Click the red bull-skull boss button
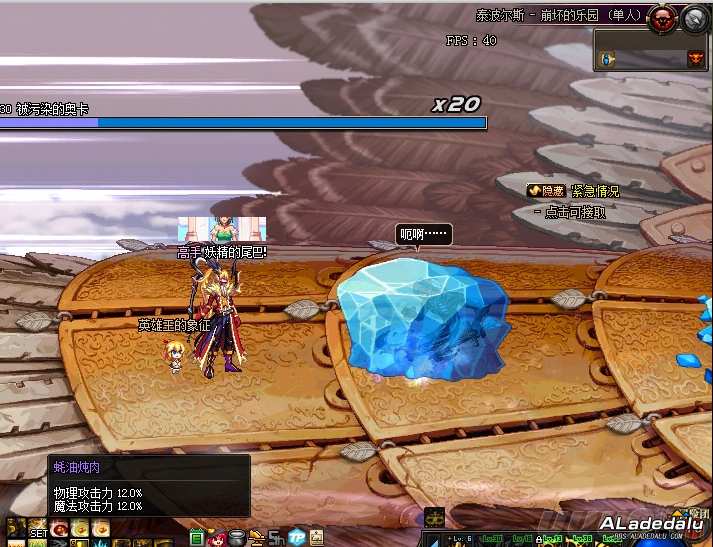 (x=661, y=17)
